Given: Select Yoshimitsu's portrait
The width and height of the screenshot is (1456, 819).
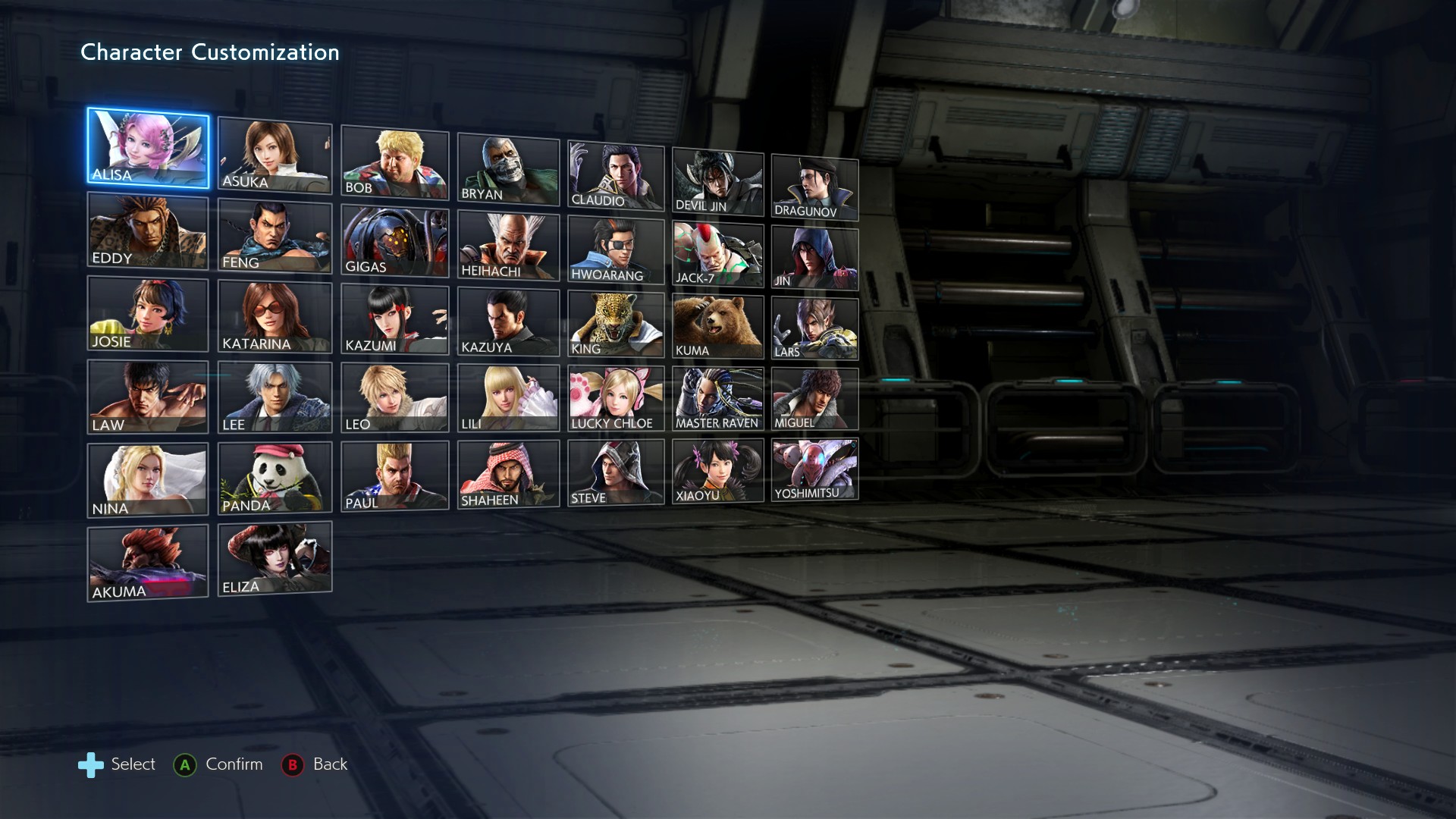Looking at the screenshot, I should tap(814, 469).
